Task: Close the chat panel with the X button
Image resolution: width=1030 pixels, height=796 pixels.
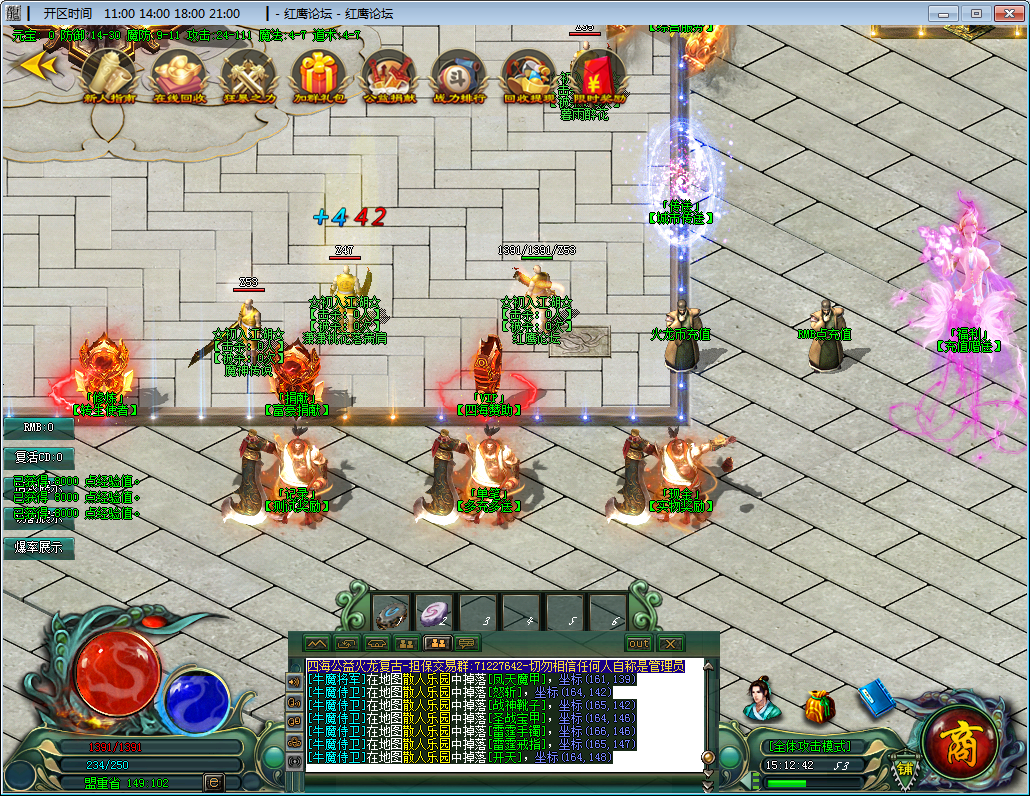Action: 670,643
